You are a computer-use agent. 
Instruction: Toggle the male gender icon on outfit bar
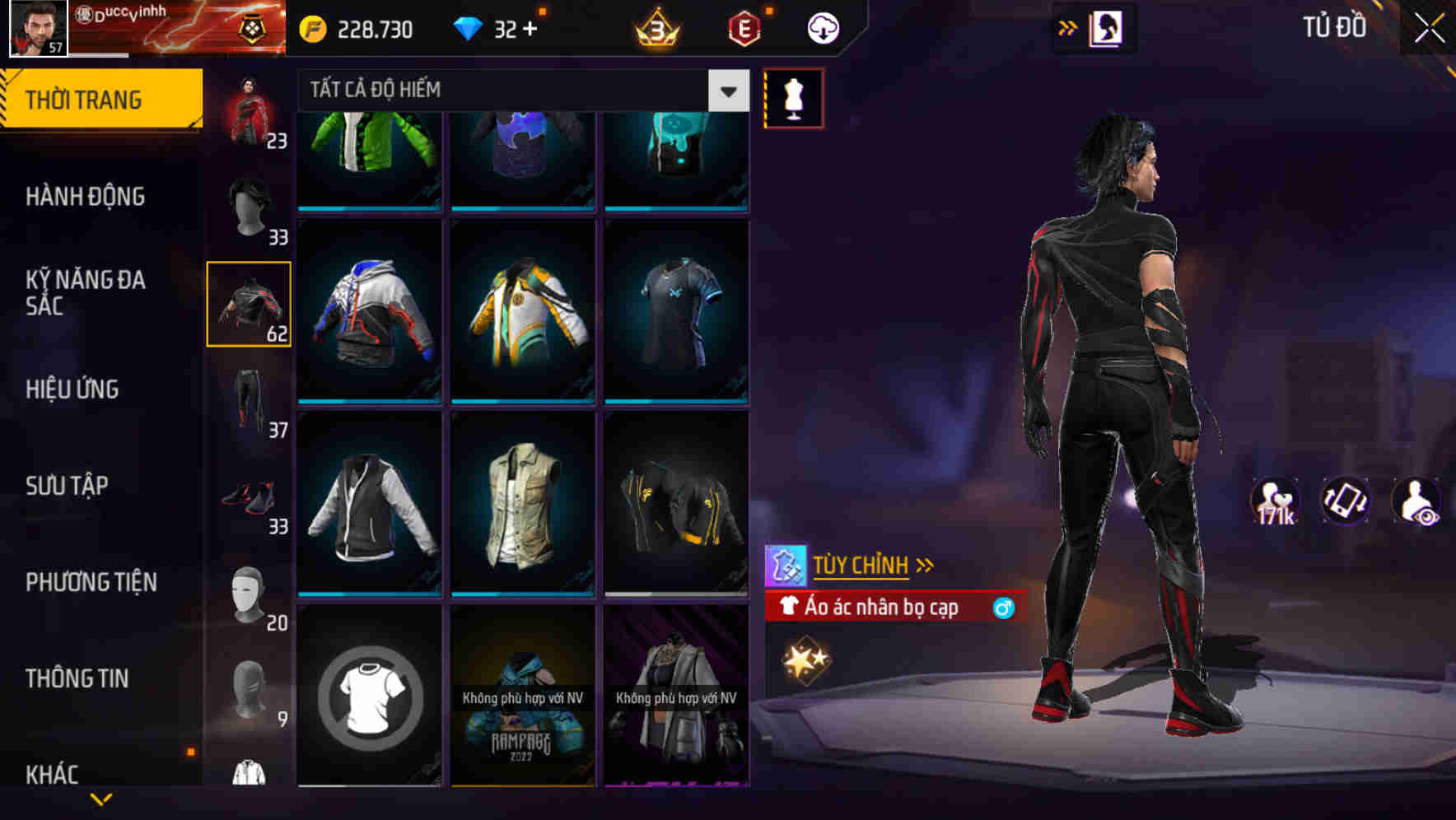click(1001, 608)
